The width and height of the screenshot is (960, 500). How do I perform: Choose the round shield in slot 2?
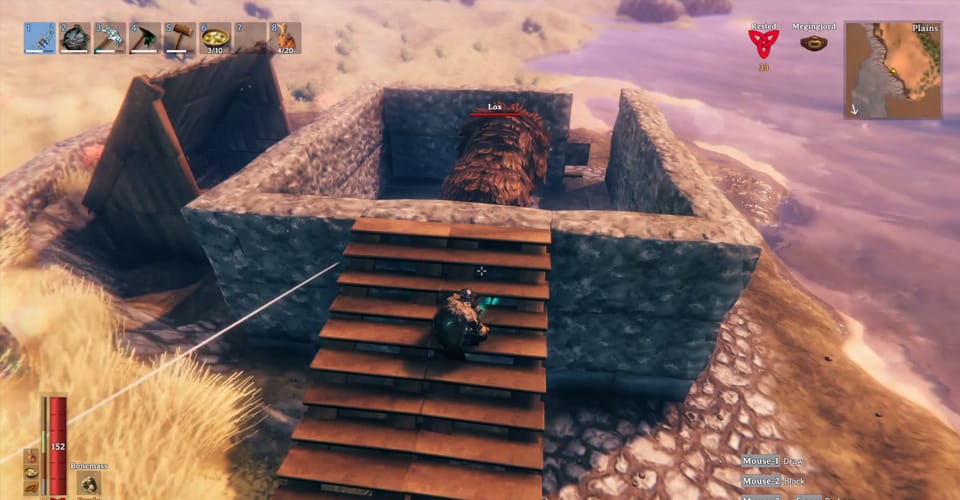point(75,38)
